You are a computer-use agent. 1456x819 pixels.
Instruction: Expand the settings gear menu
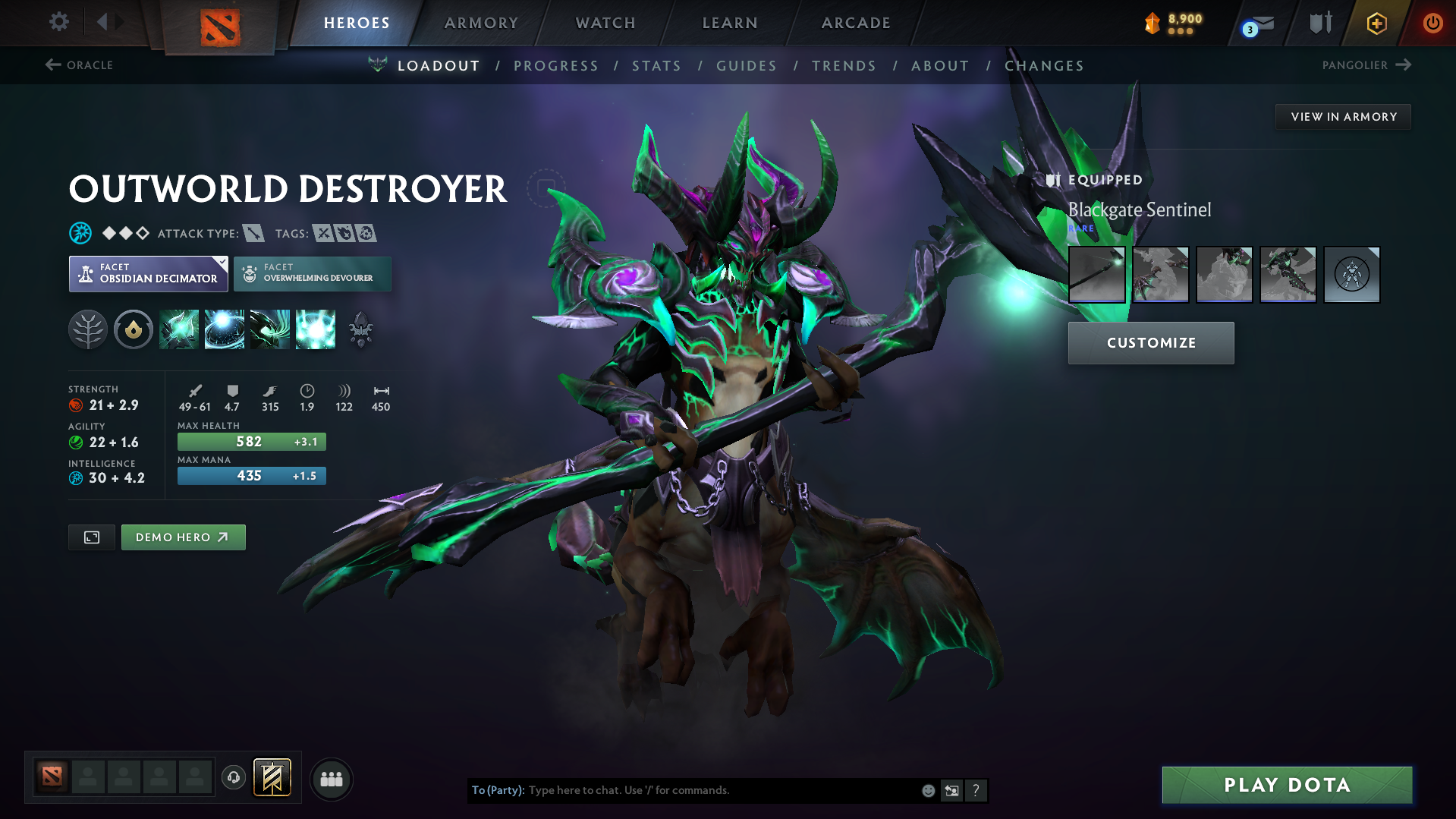(x=58, y=22)
